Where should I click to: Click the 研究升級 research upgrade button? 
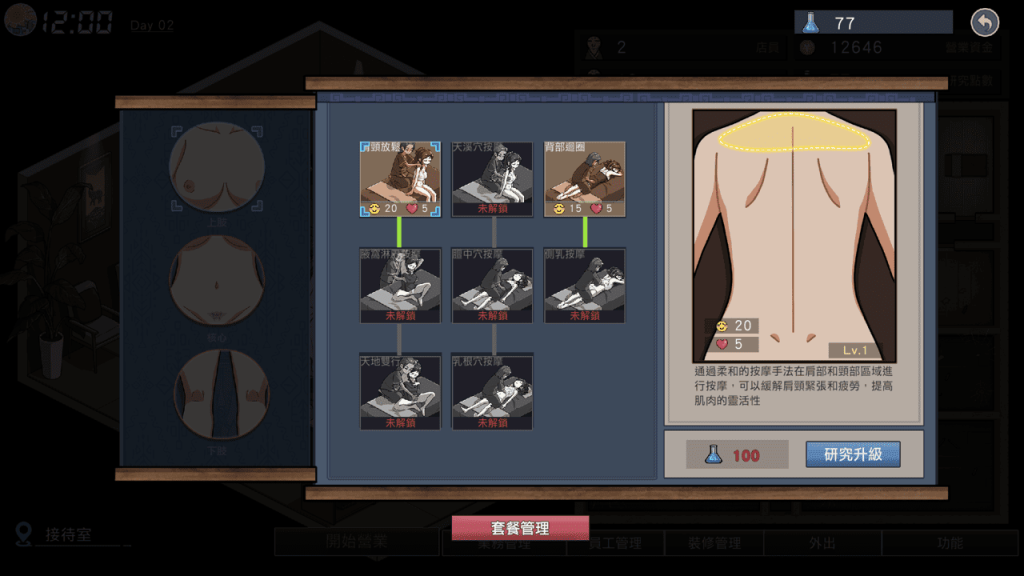click(853, 455)
